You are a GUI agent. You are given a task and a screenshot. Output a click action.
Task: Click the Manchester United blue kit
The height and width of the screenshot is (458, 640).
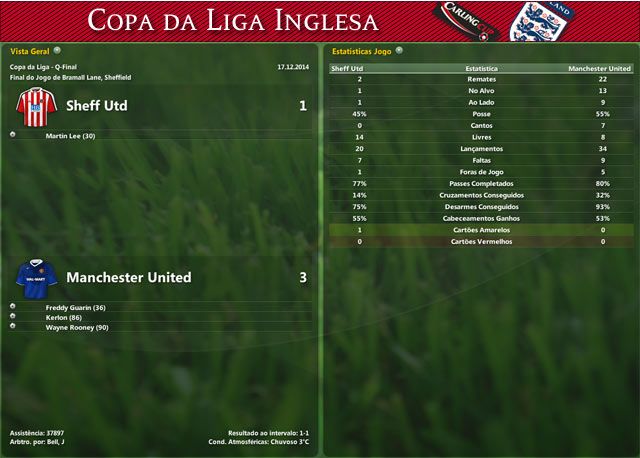pos(34,276)
